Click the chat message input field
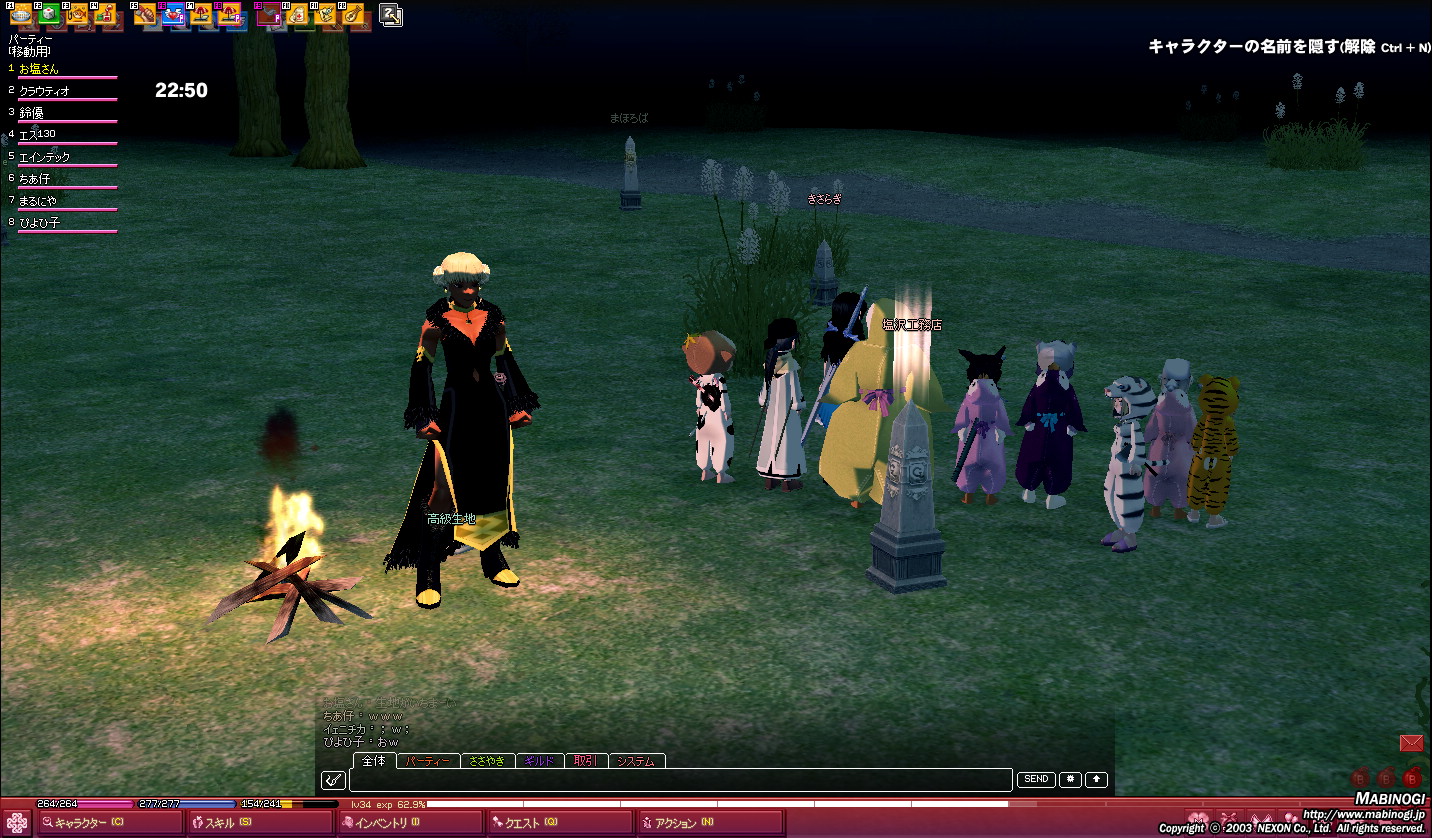This screenshot has height=838, width=1432. point(680,780)
